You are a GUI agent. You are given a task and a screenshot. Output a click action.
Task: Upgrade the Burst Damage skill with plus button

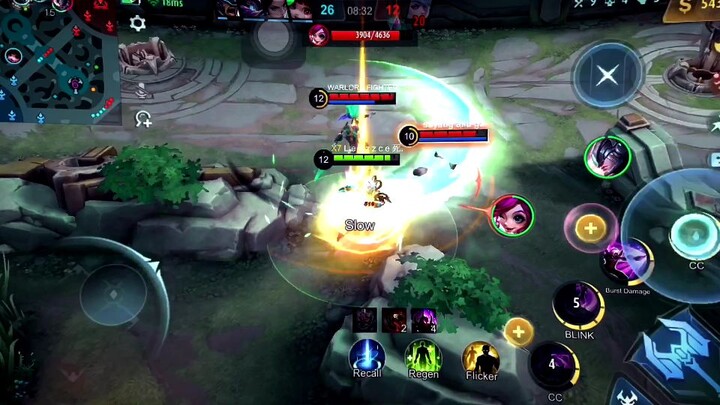[590, 228]
